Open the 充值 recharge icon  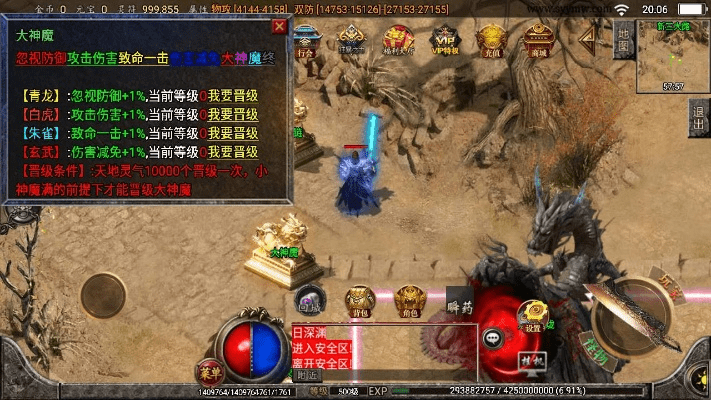coord(490,39)
